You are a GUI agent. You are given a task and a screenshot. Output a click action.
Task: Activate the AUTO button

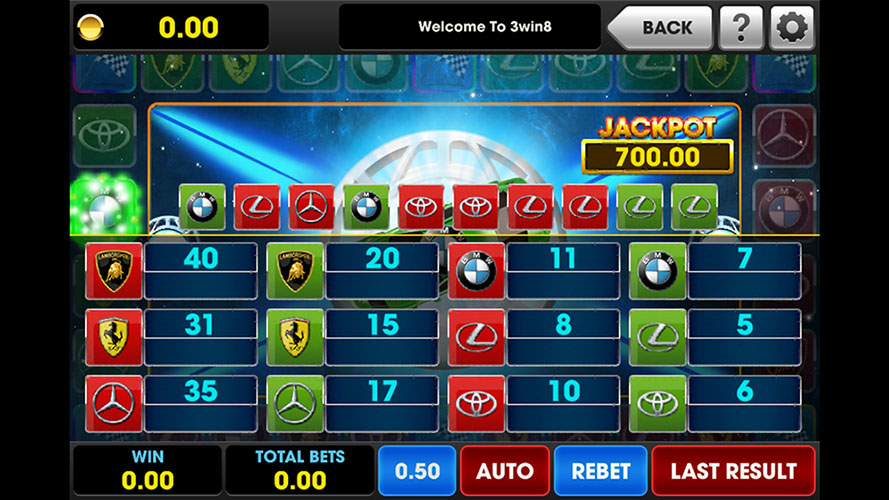pyautogui.click(x=504, y=470)
